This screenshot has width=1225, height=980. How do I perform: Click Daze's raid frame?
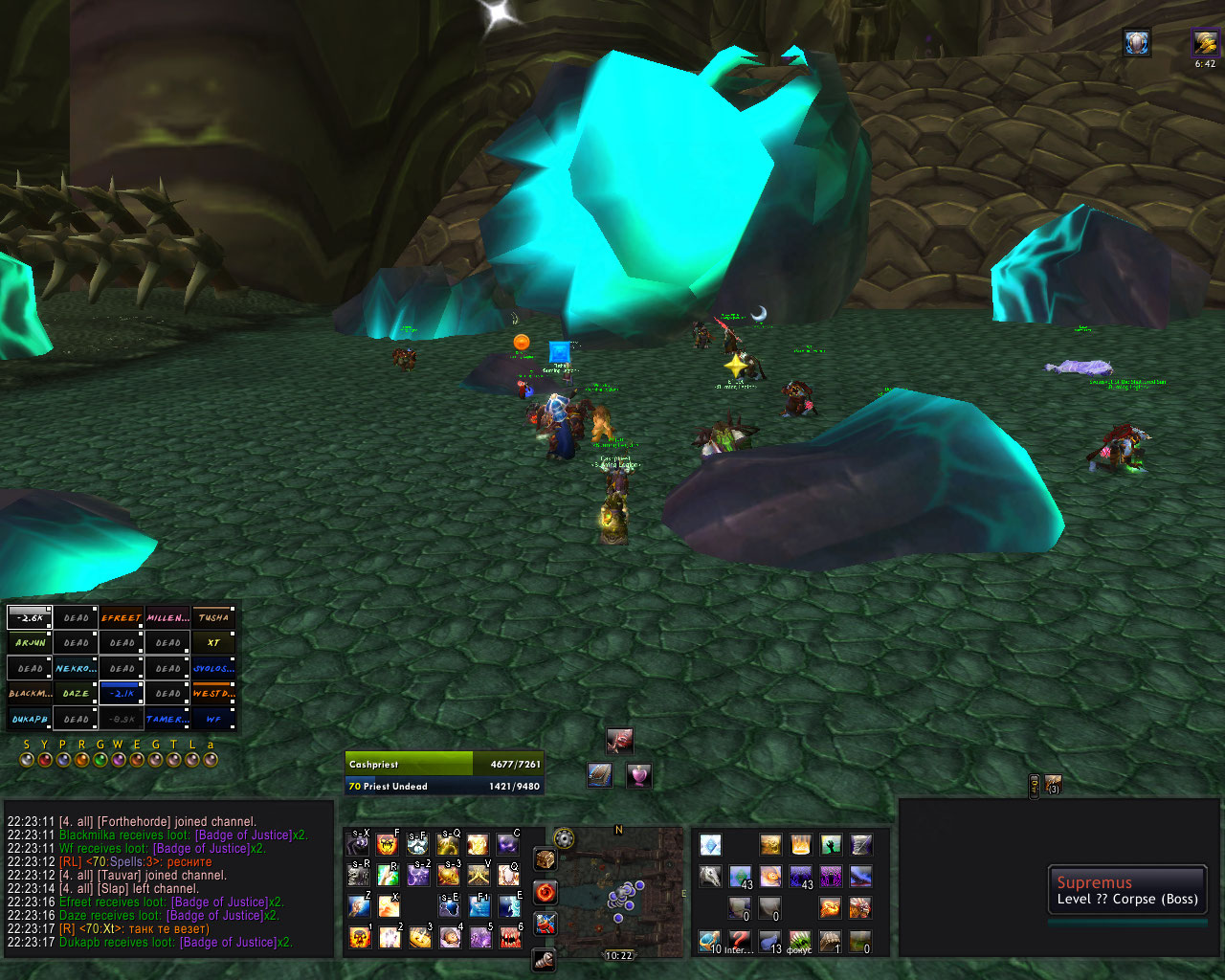tap(76, 693)
